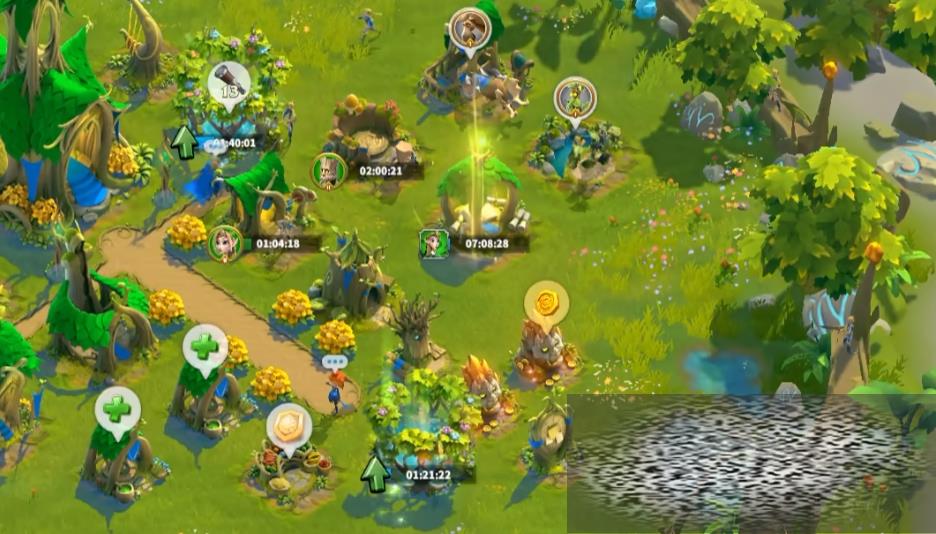Collect the orange hexagon resource bubble
The width and height of the screenshot is (936, 534).
point(289,425)
